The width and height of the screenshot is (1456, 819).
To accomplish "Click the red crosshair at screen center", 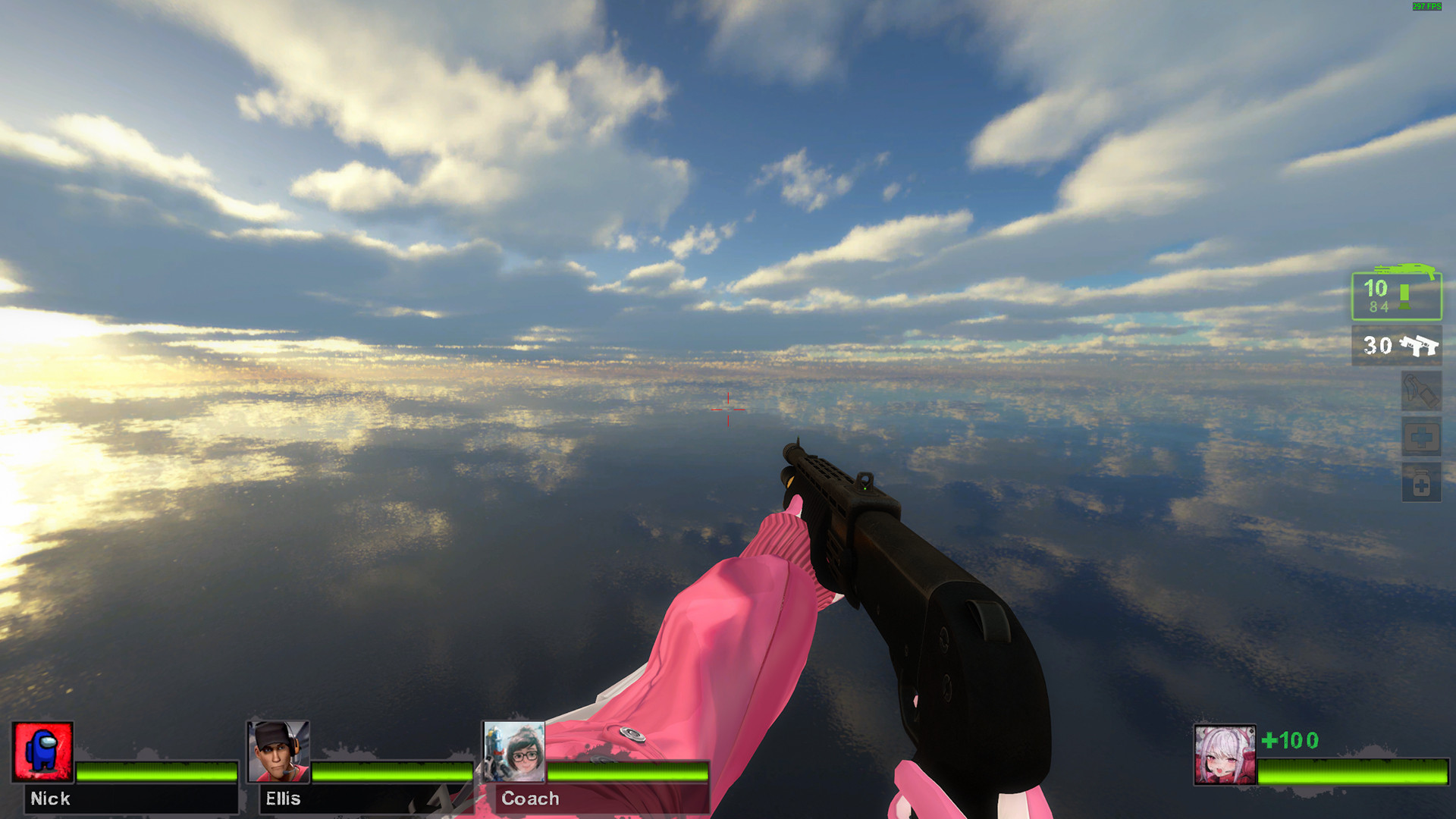I will [x=727, y=409].
